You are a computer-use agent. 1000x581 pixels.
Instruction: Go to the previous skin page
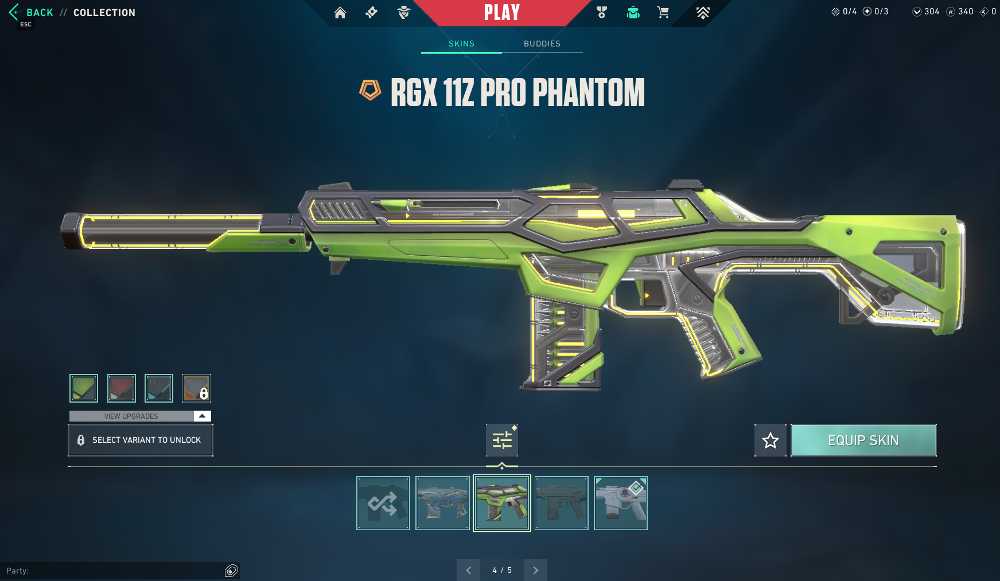(x=468, y=570)
